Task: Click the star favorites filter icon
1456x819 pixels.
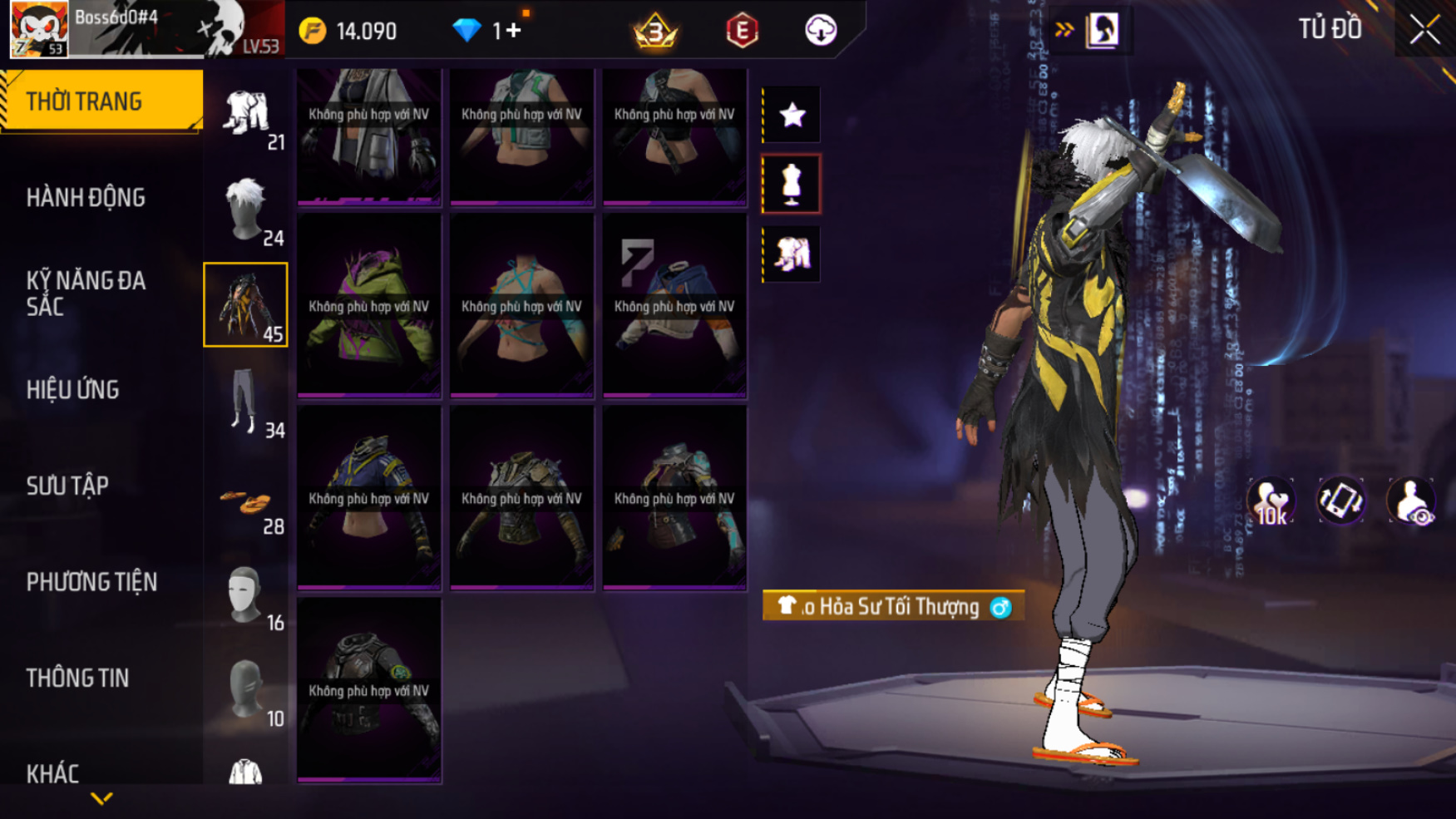Action: 792,115
